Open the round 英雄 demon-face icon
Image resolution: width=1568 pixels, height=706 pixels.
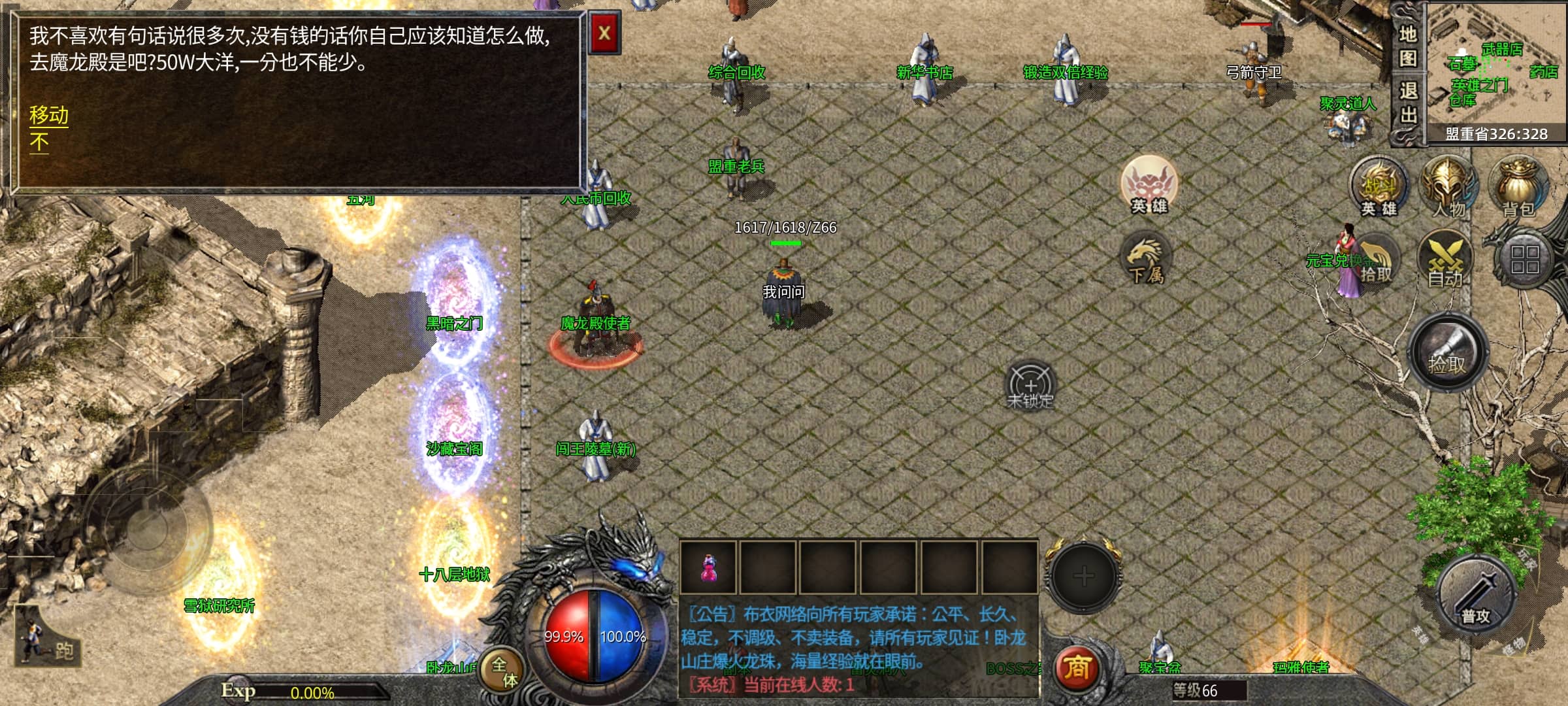1149,186
